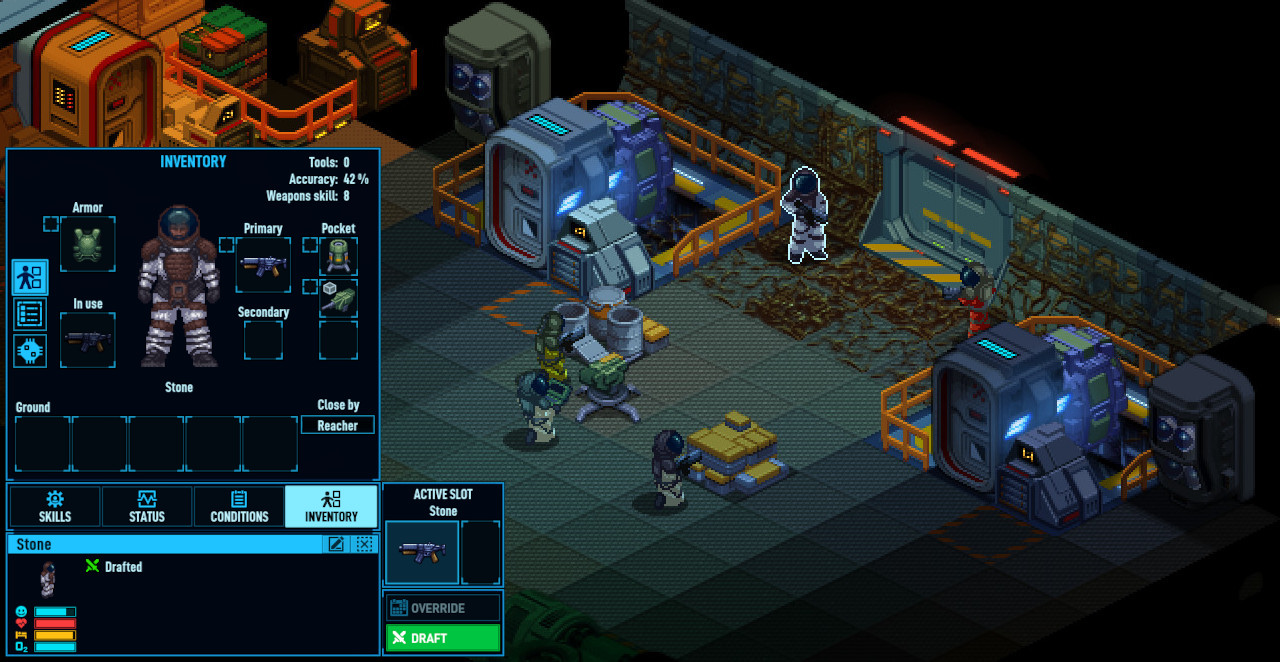Screen dimensions: 1280x662
Task: Click the Override schedule button
Action: tap(443, 608)
